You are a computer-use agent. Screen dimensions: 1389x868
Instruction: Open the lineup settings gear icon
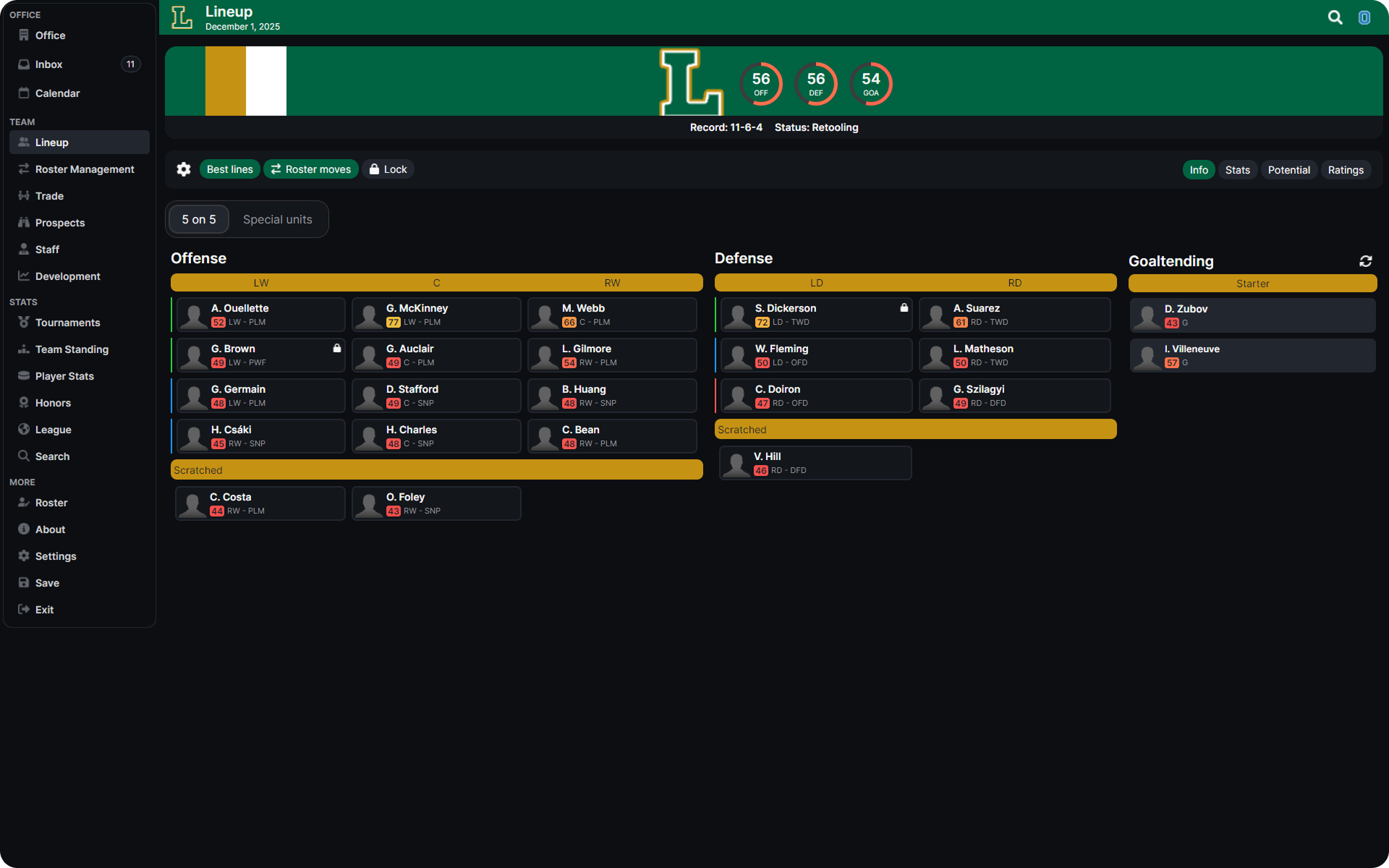click(183, 169)
